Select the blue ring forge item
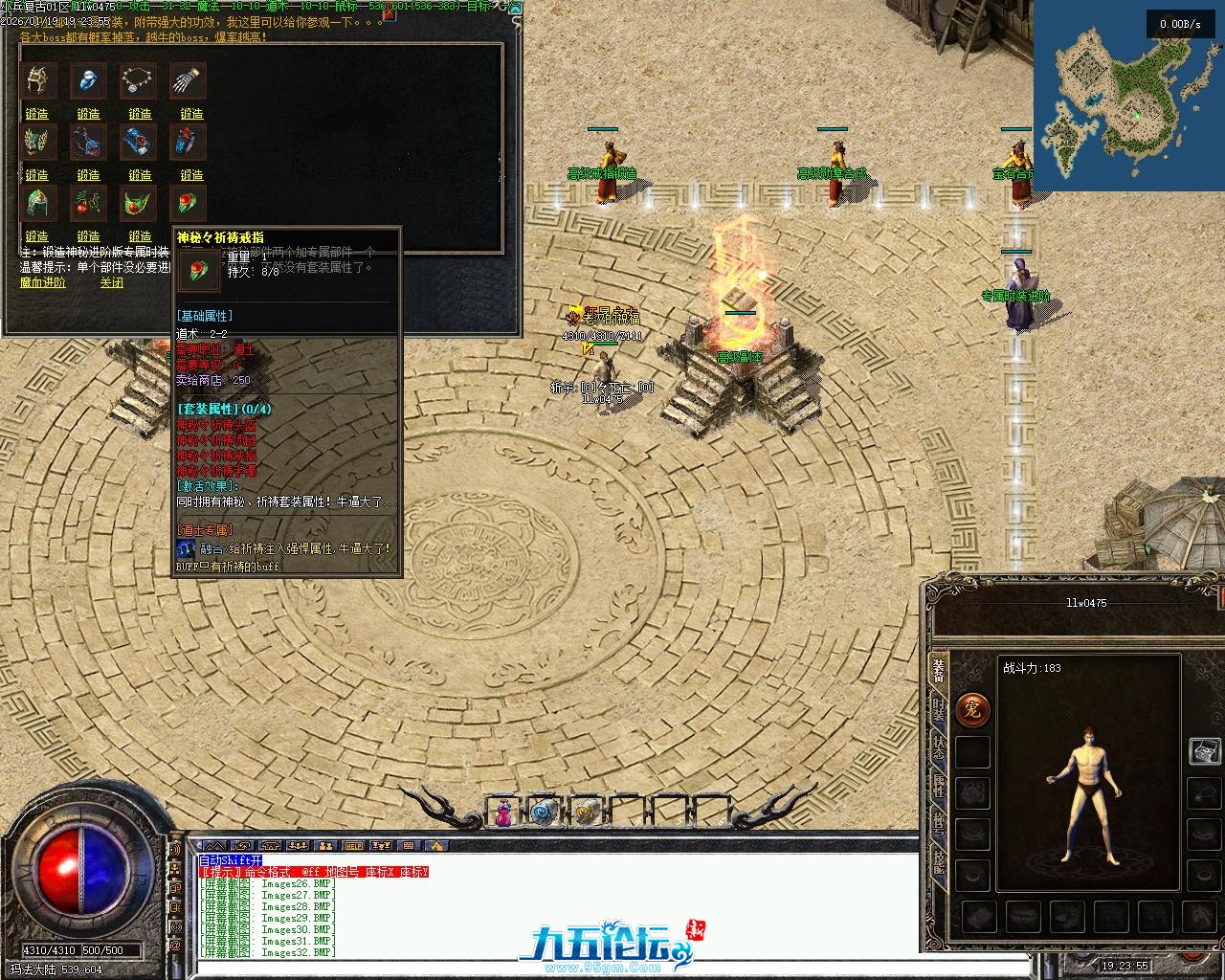Image resolution: width=1225 pixels, height=980 pixels. 89,81
